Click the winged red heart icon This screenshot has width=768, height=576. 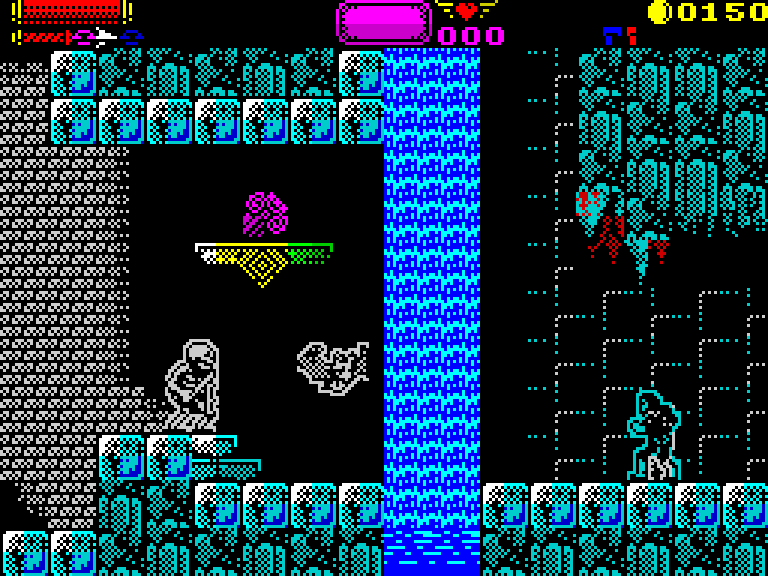tap(467, 11)
